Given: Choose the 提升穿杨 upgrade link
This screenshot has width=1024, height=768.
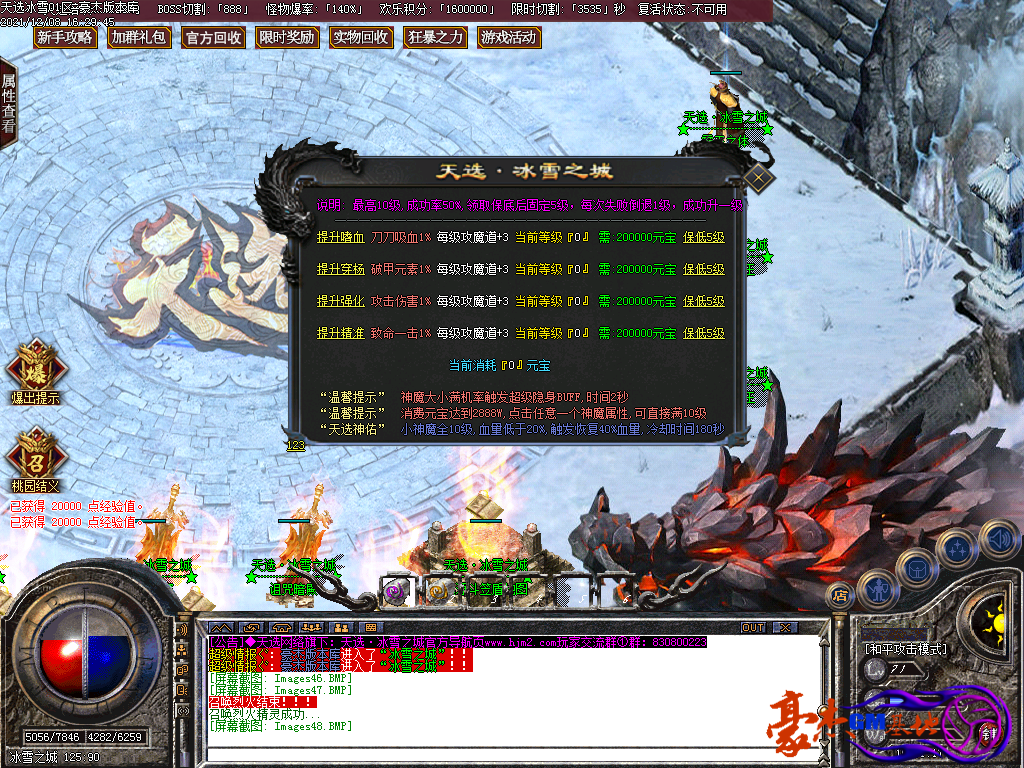Looking at the screenshot, I should (340, 270).
